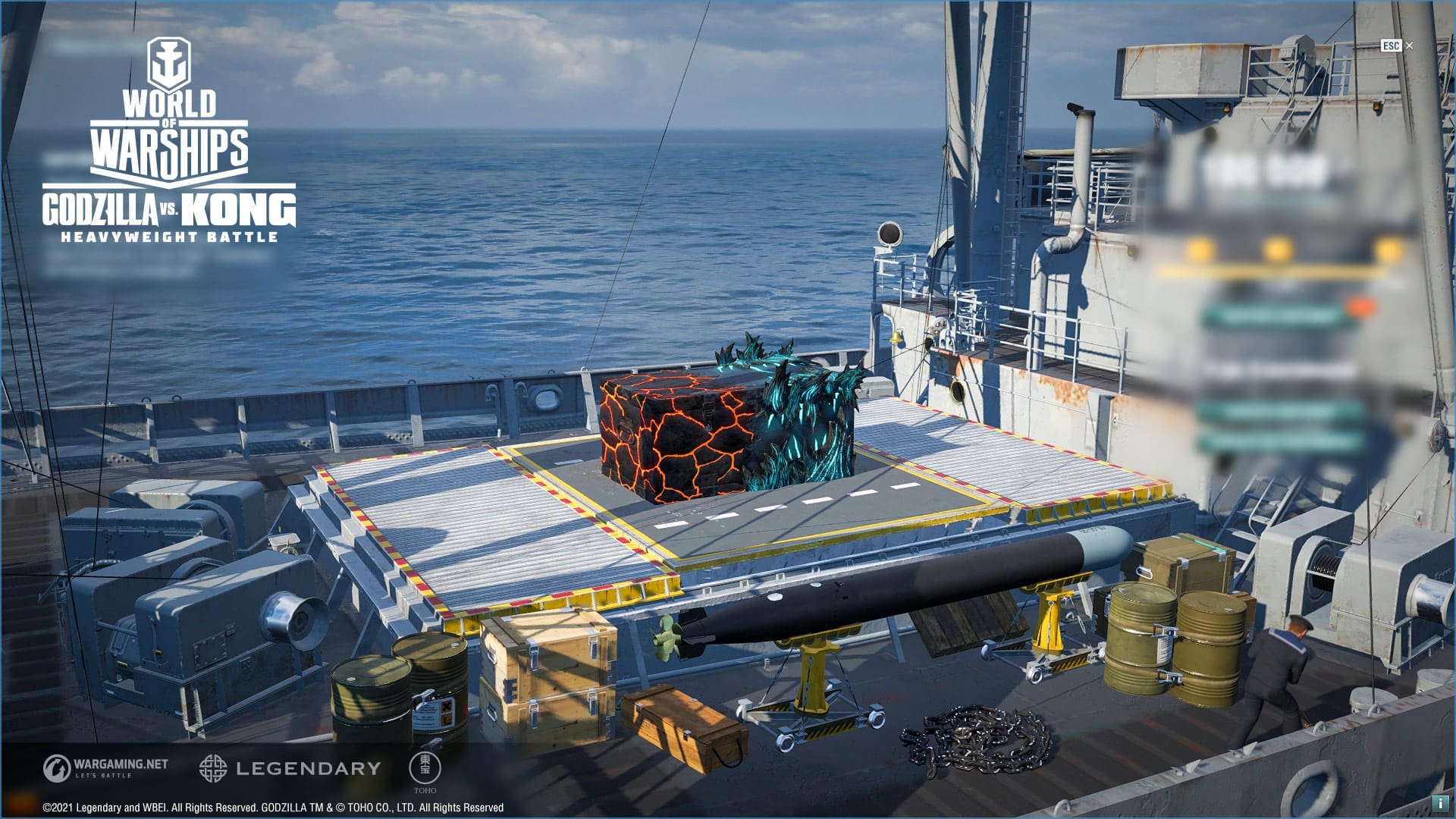Open the teal info button
1456x819 pixels.
click(1439, 803)
